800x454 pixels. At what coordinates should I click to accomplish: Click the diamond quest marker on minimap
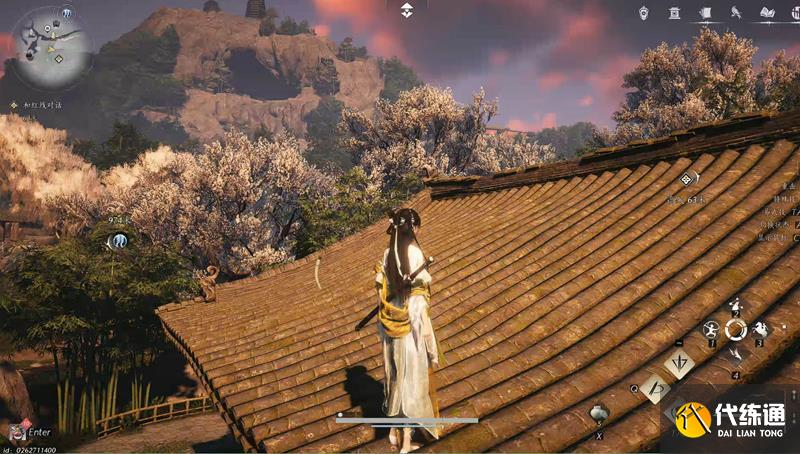pyautogui.click(x=58, y=58)
